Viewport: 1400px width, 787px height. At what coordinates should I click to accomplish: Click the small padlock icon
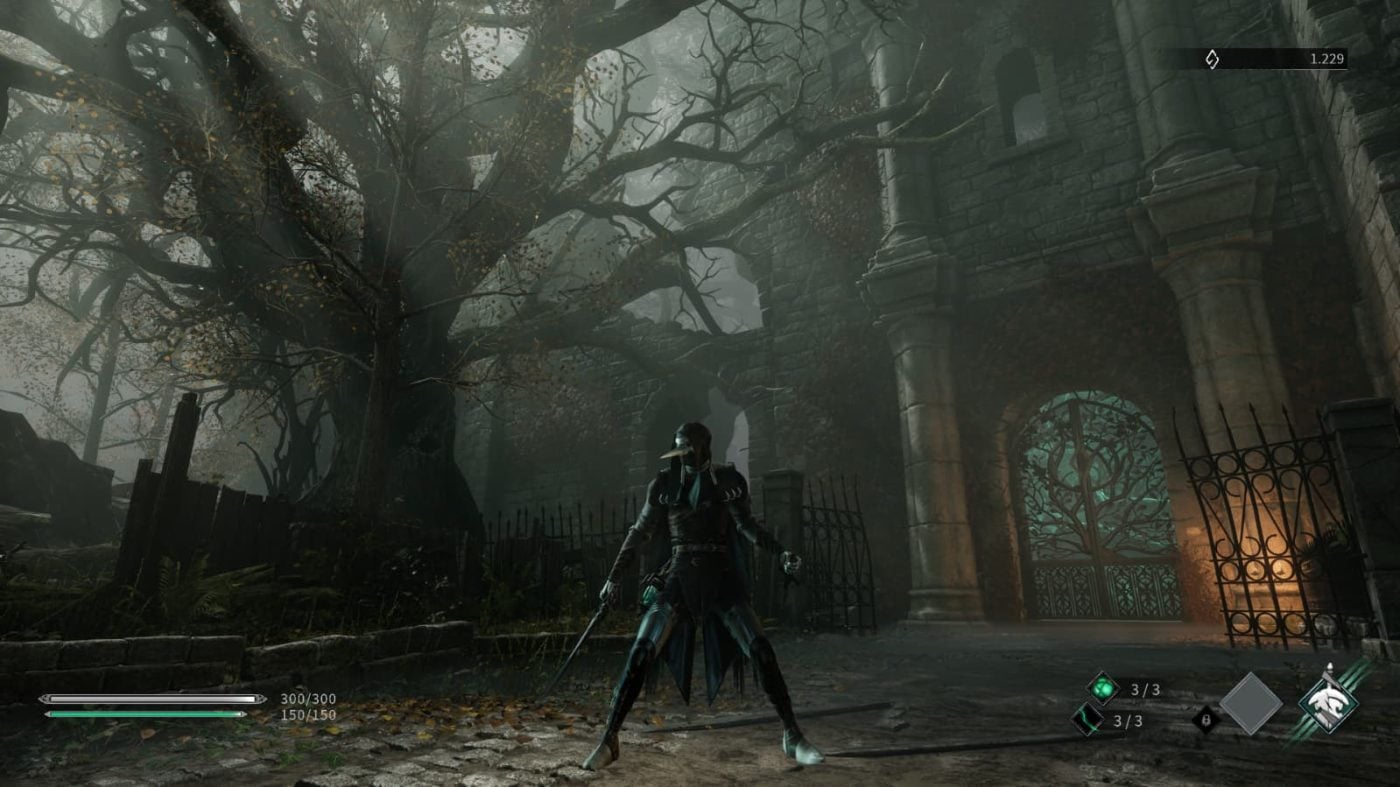[x=1206, y=719]
